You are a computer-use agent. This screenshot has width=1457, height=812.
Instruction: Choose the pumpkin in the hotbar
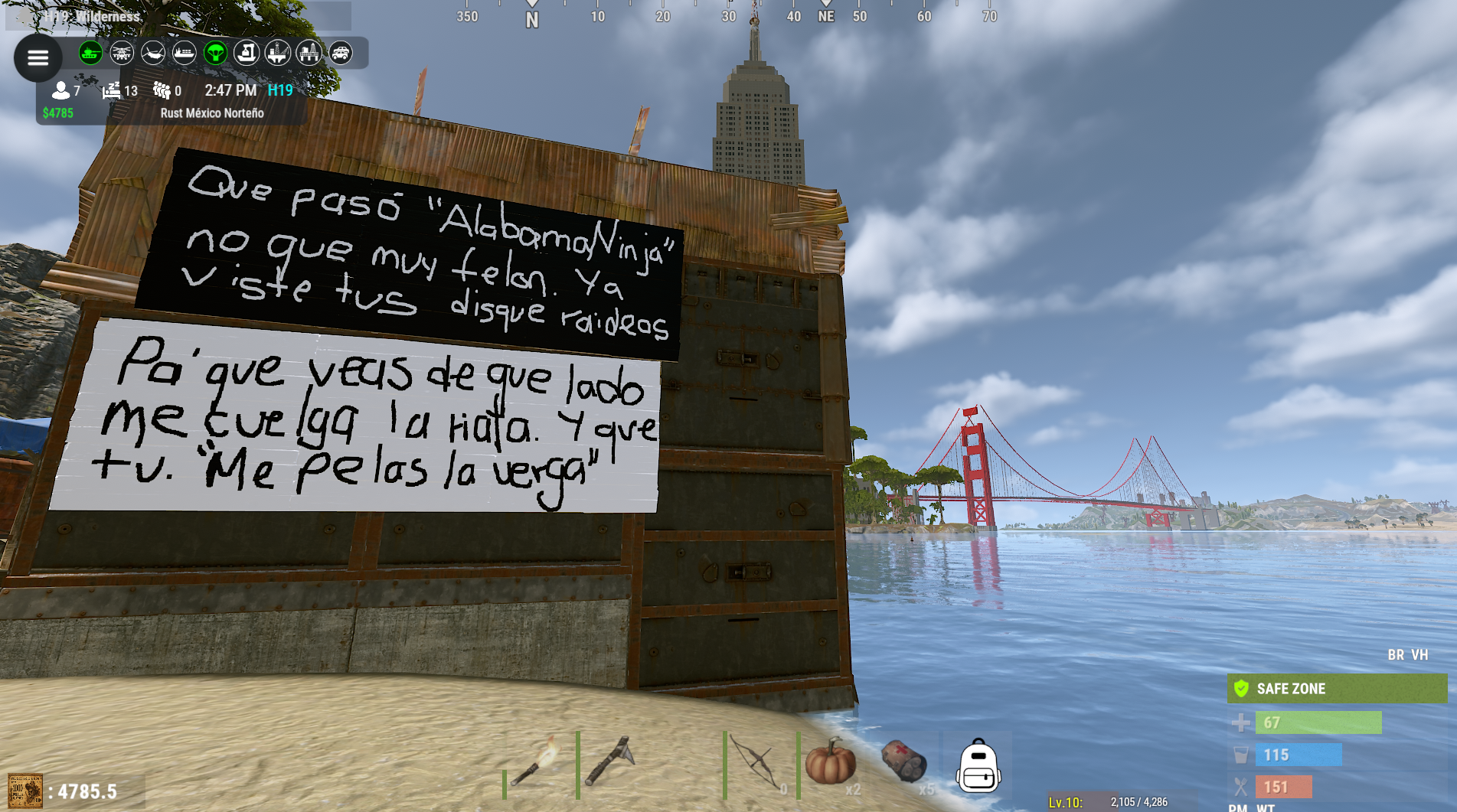point(831,763)
